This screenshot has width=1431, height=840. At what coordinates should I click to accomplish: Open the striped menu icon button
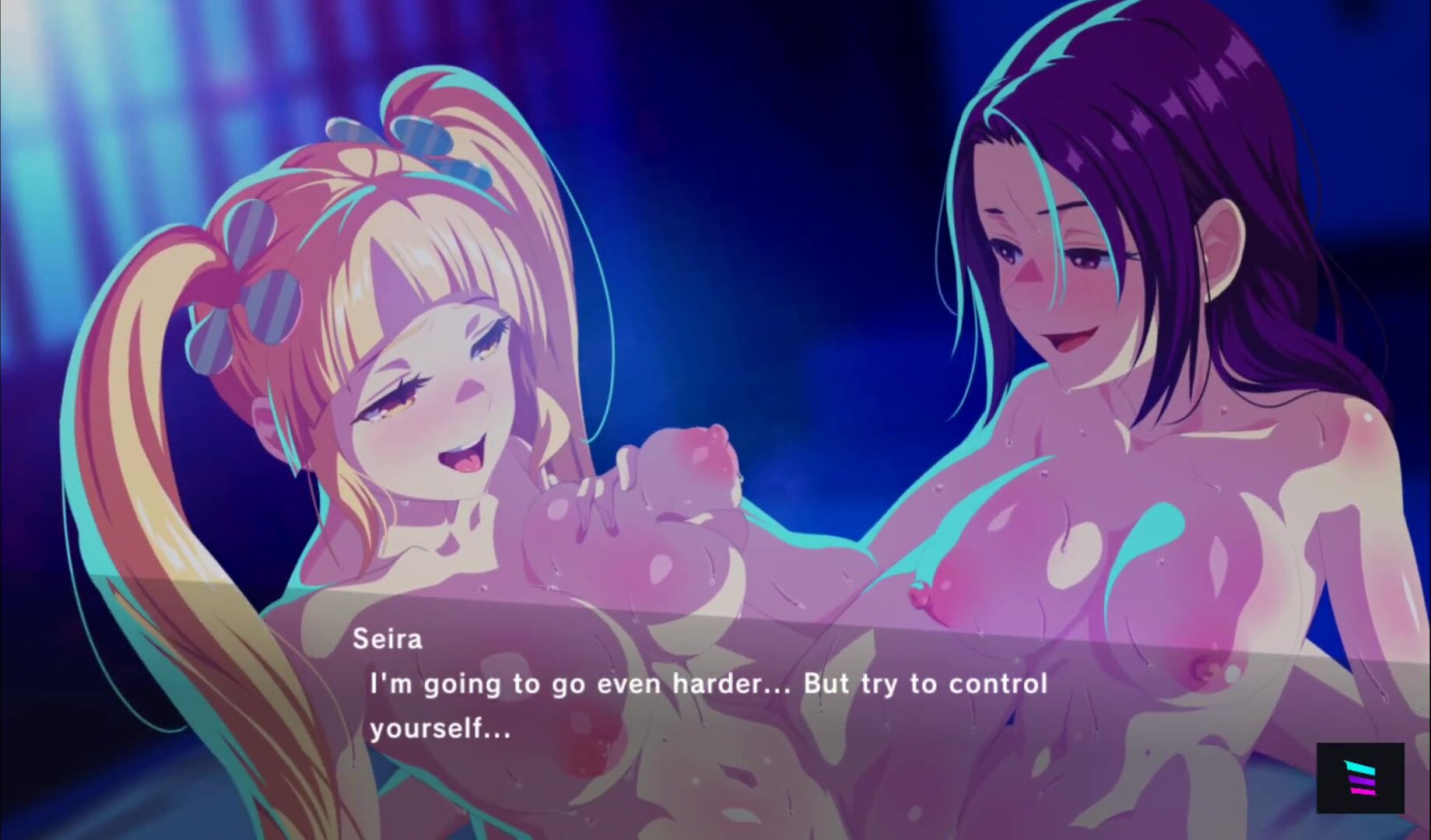tap(1359, 778)
